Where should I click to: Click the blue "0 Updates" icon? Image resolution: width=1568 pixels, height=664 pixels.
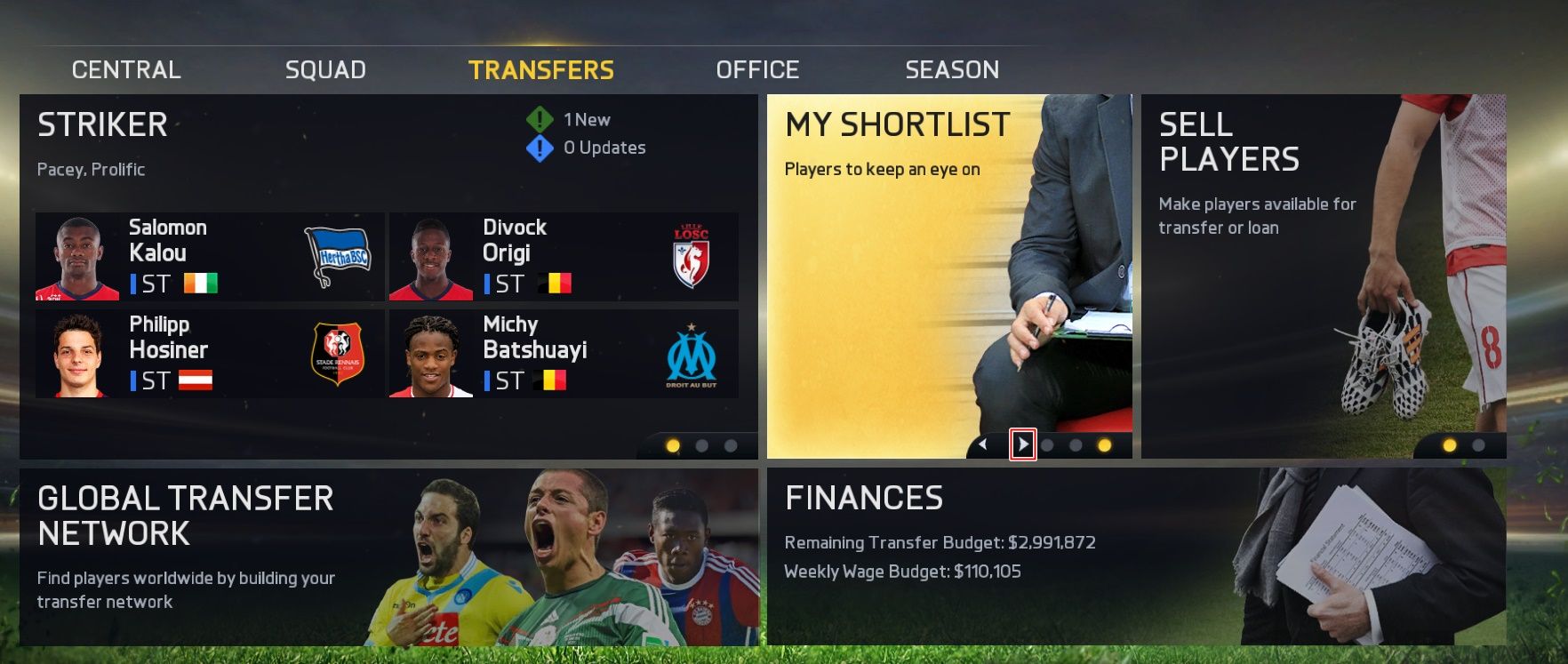pyautogui.click(x=540, y=148)
